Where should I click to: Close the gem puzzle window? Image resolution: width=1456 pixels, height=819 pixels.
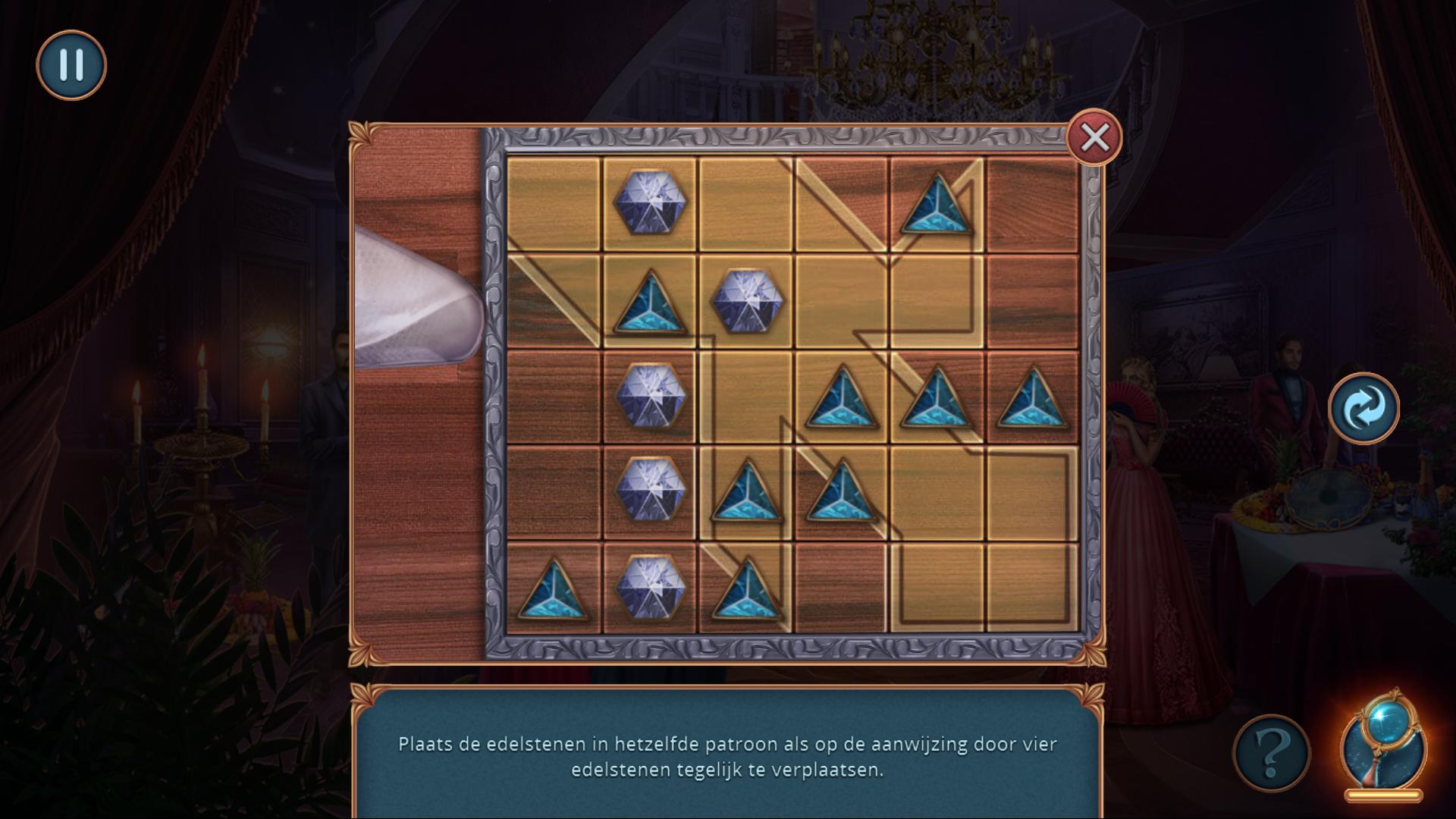click(x=1094, y=138)
